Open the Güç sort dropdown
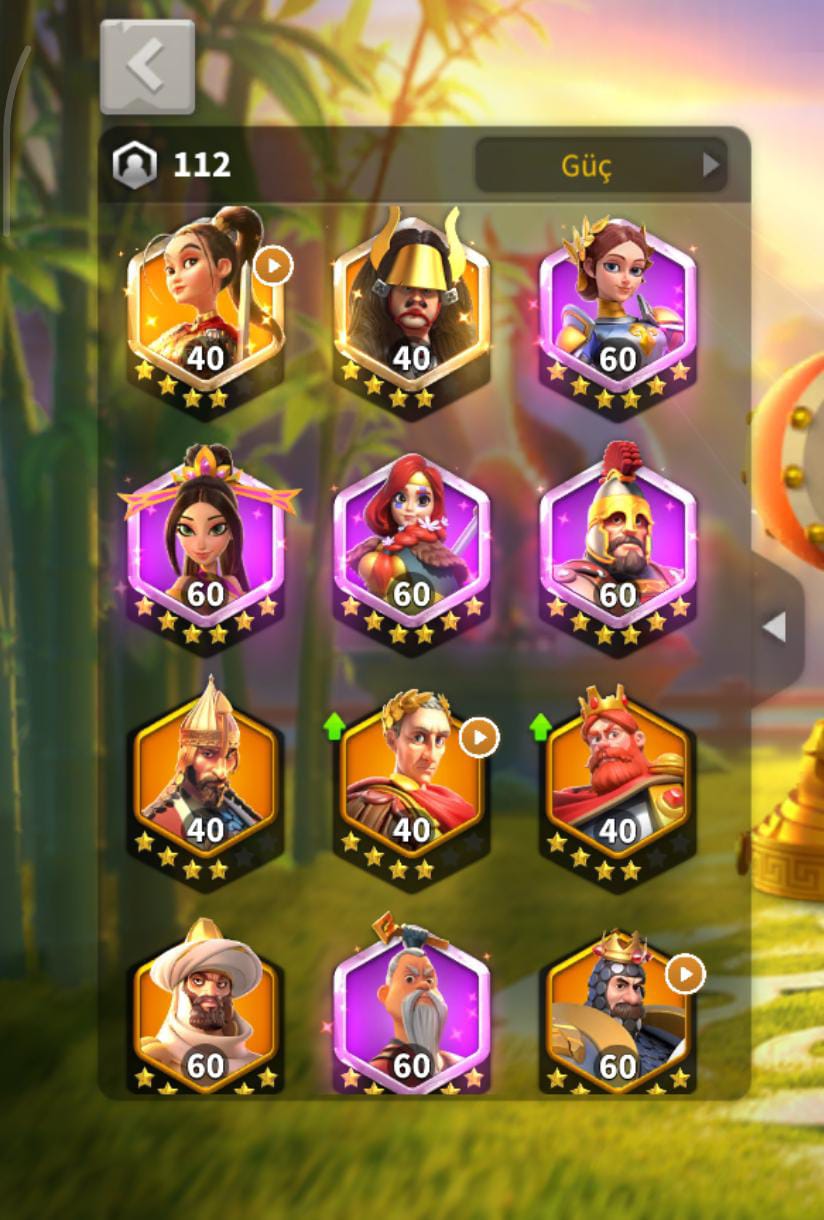The width and height of the screenshot is (824, 1220). point(600,165)
